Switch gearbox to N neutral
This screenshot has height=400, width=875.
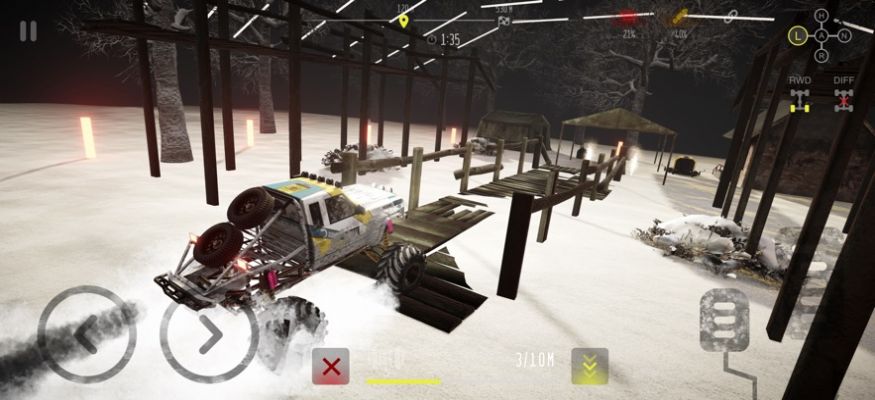[x=845, y=36]
